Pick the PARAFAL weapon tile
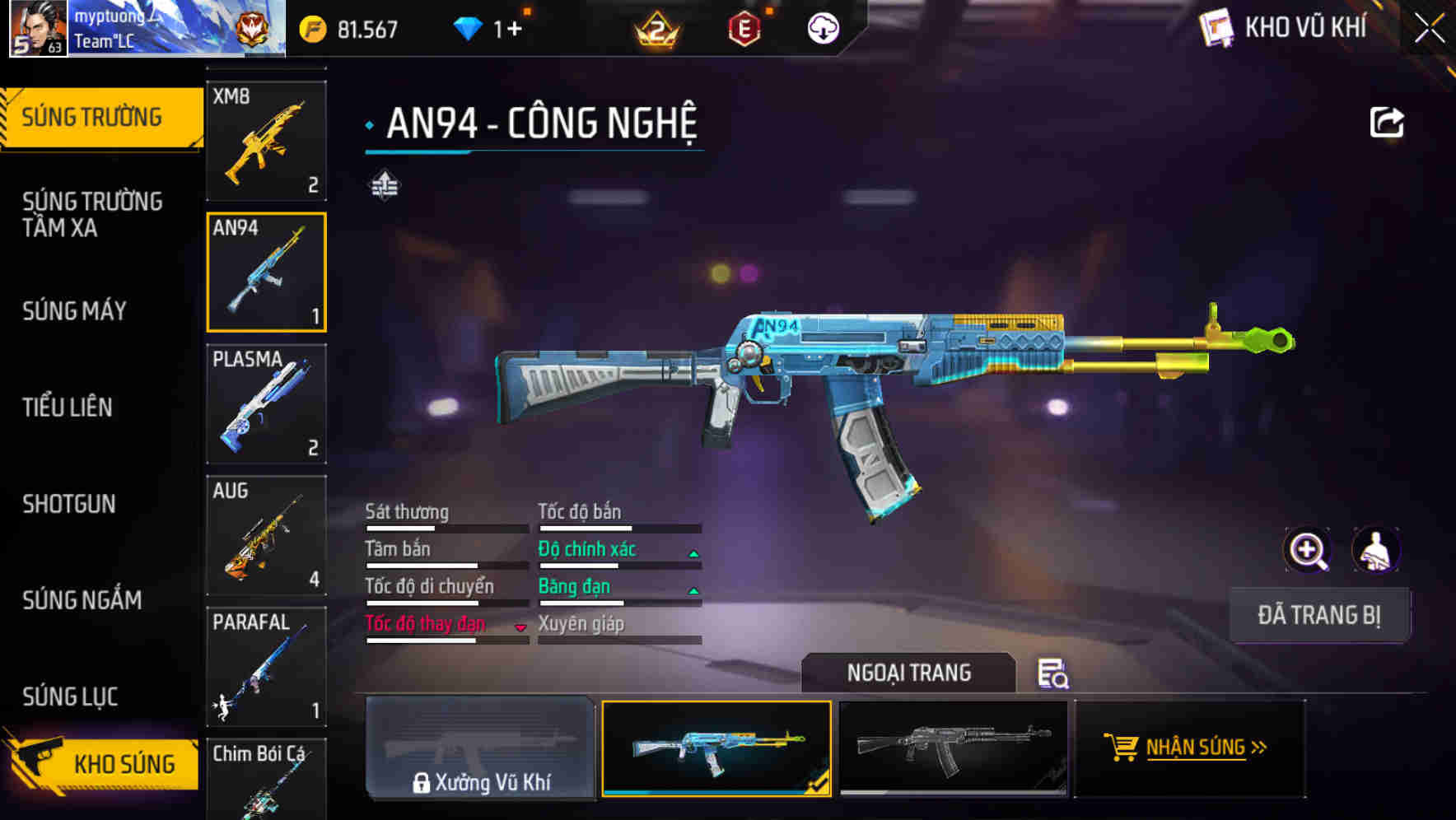Viewport: 1456px width, 820px height. click(x=266, y=667)
